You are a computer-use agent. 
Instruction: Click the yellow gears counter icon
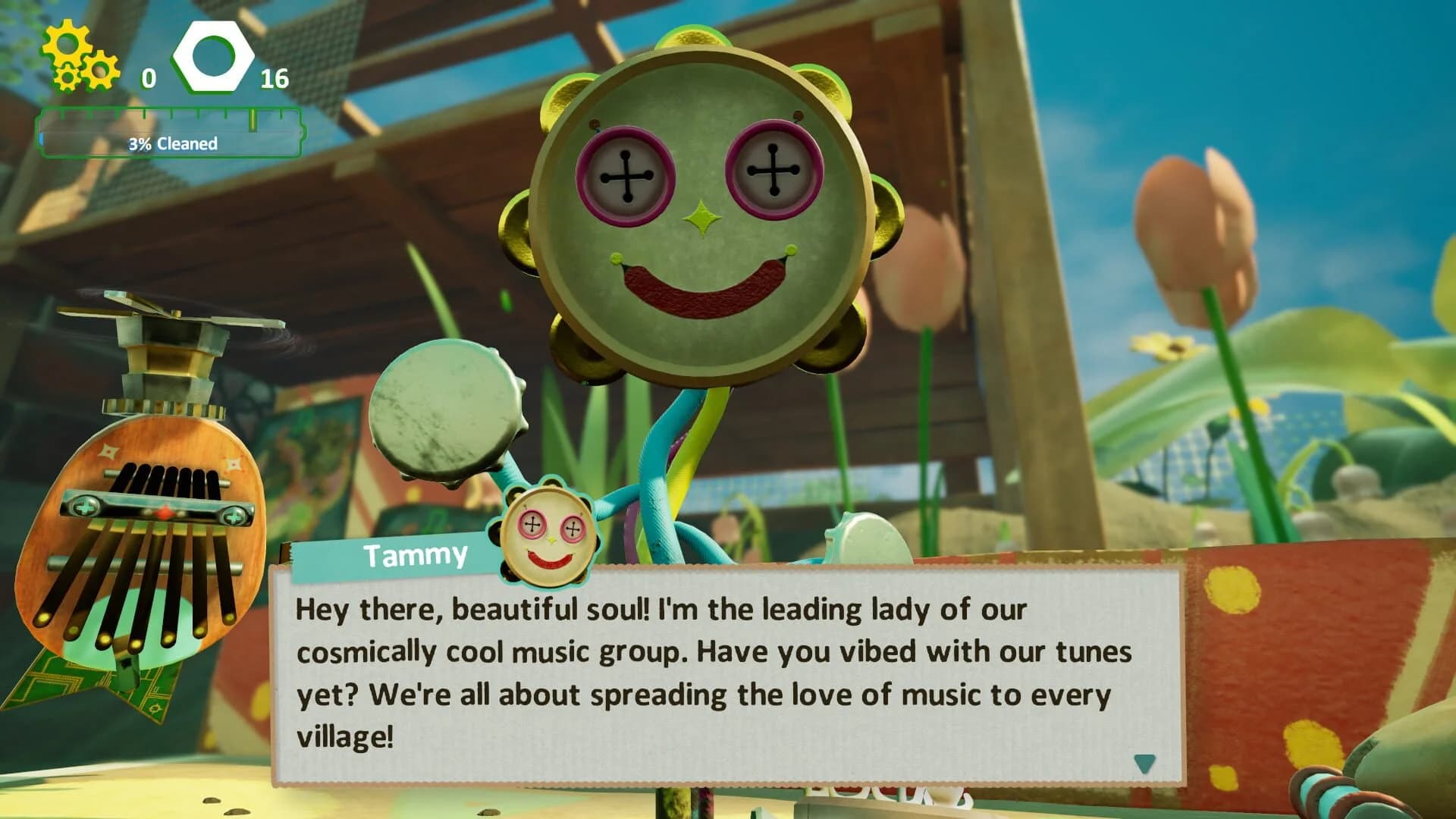coord(76,57)
